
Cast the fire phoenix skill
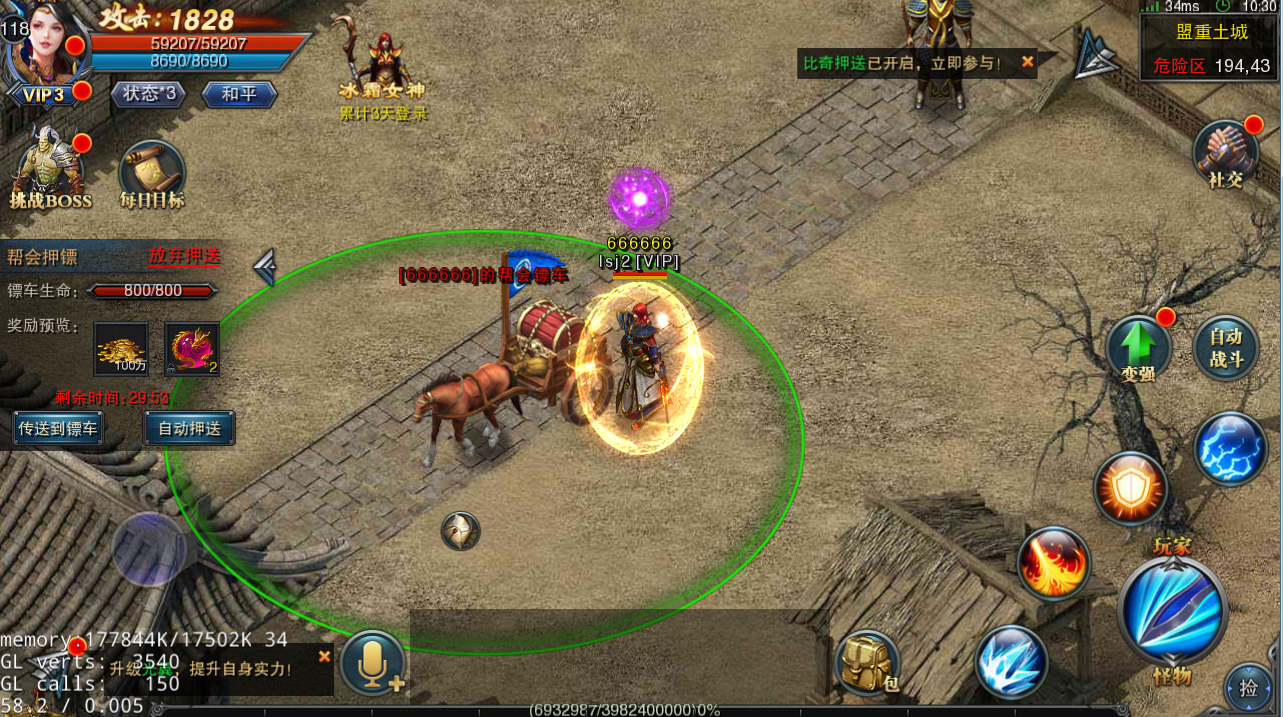click(1054, 564)
